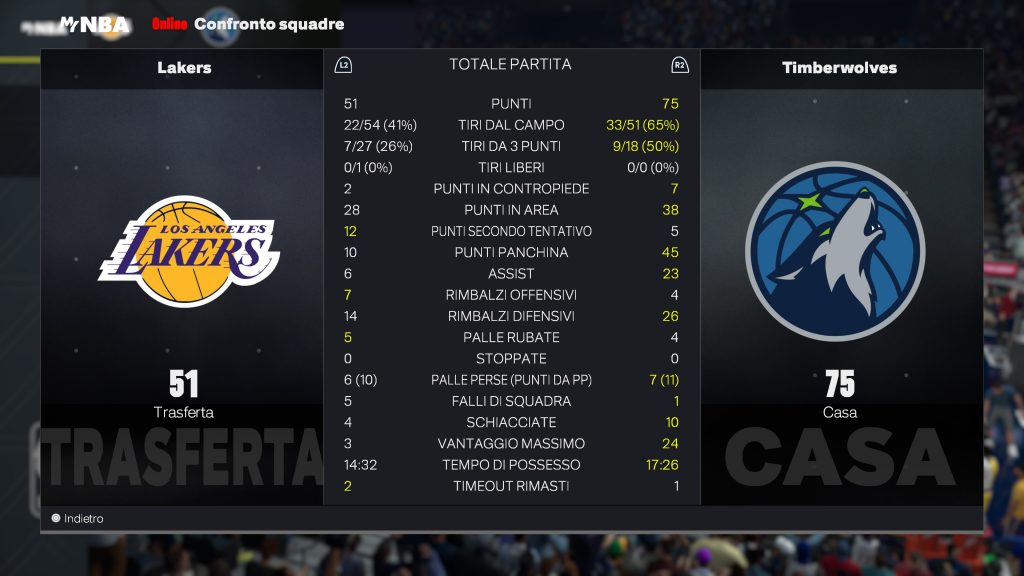Go back with the Indietro button
Screen dimensions: 1024x576
click(x=78, y=518)
